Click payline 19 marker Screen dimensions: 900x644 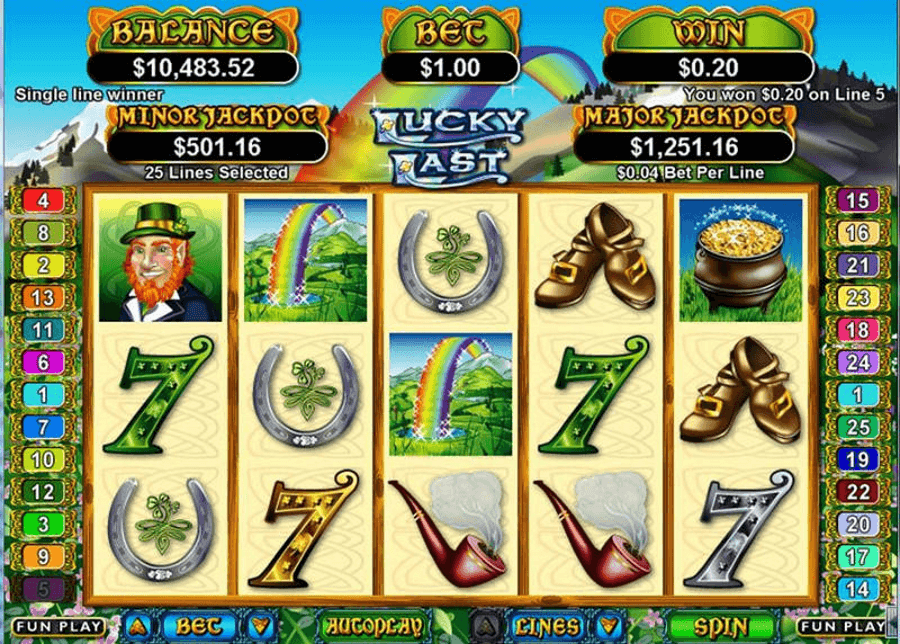coord(857,459)
